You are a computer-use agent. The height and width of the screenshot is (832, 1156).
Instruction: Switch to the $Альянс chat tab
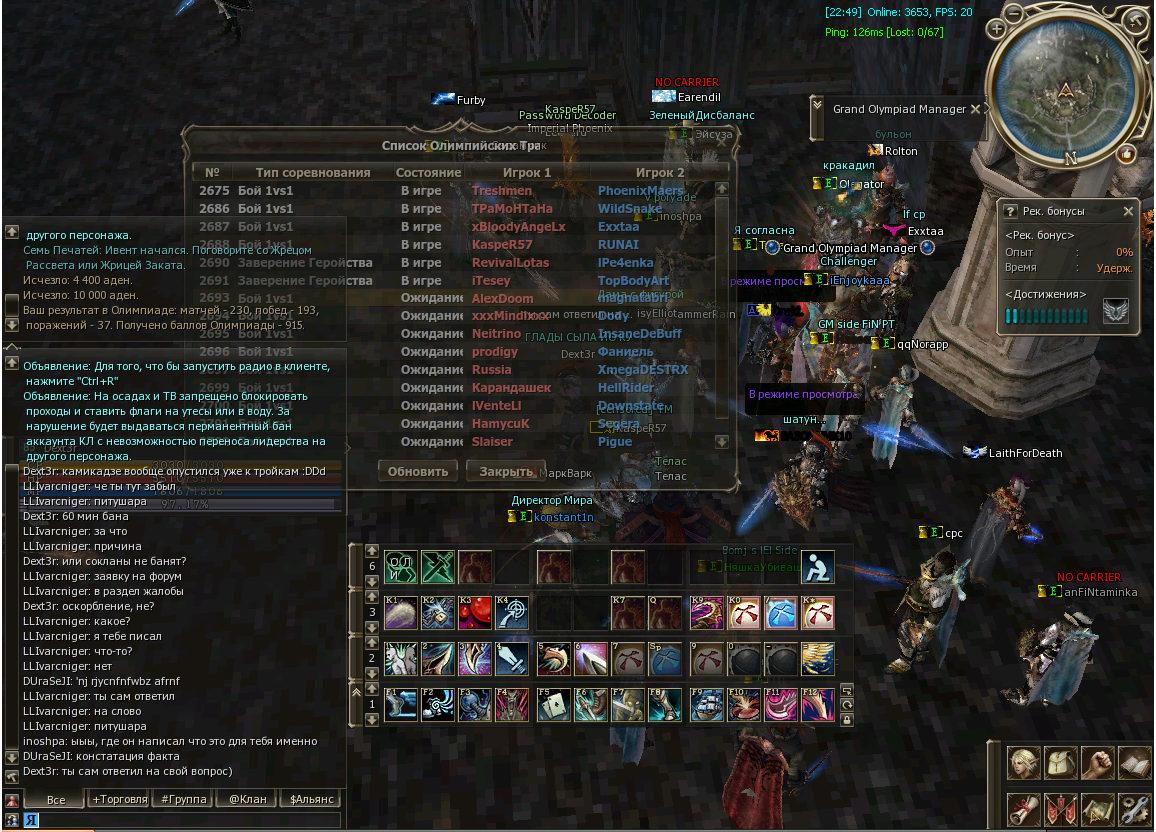[311, 799]
